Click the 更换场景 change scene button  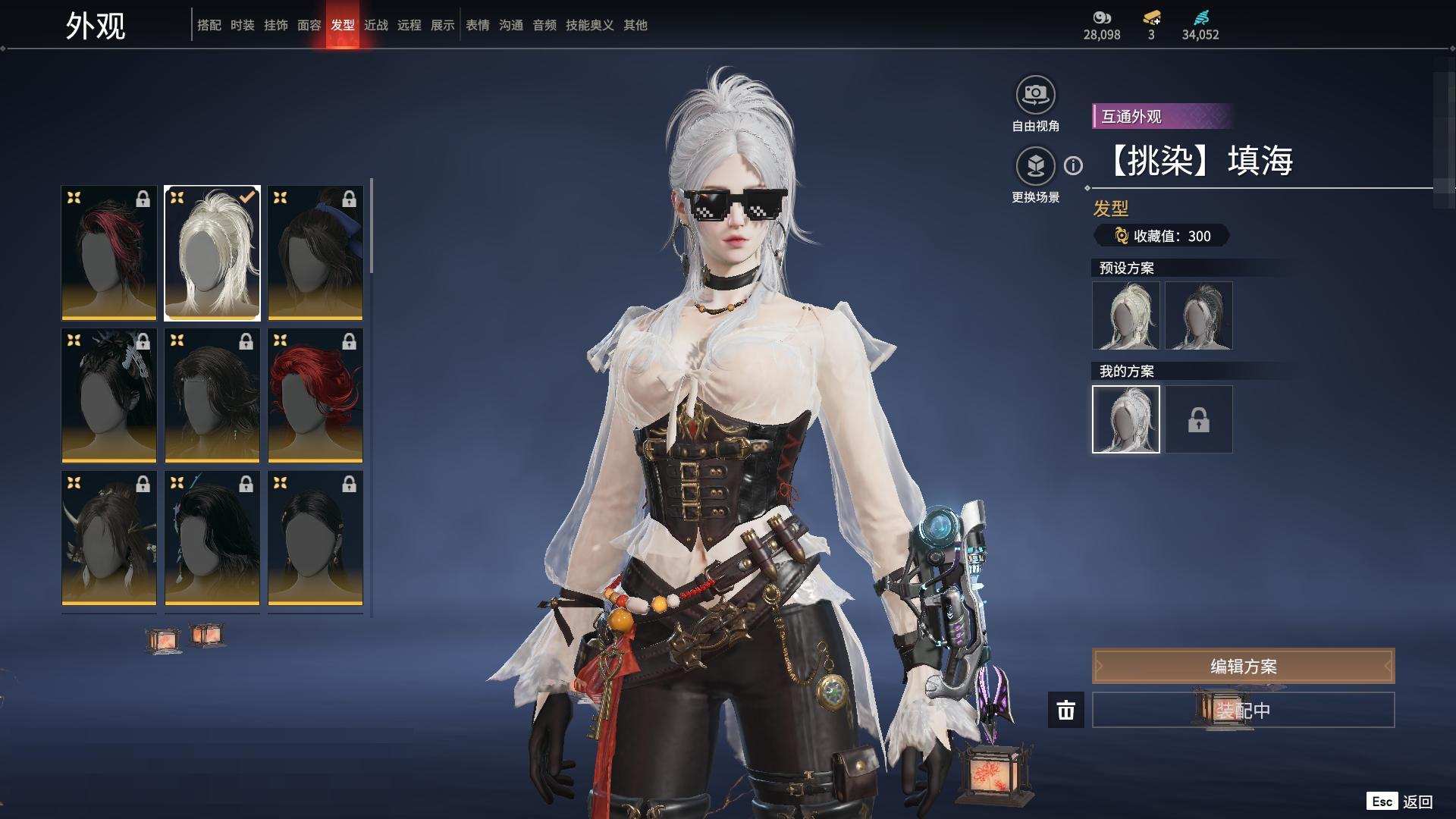click(1035, 167)
